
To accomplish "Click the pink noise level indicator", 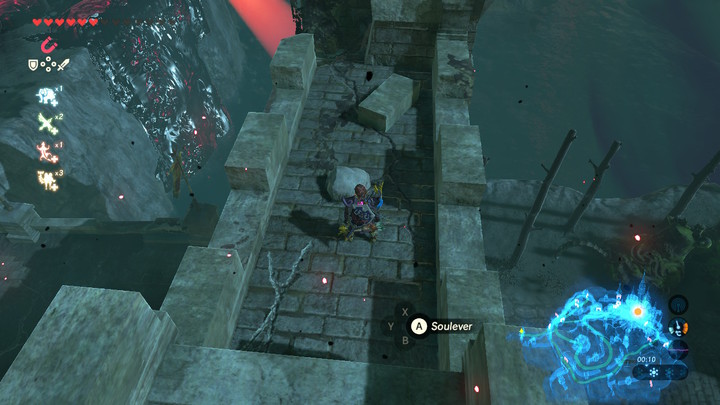I will tap(680, 348).
